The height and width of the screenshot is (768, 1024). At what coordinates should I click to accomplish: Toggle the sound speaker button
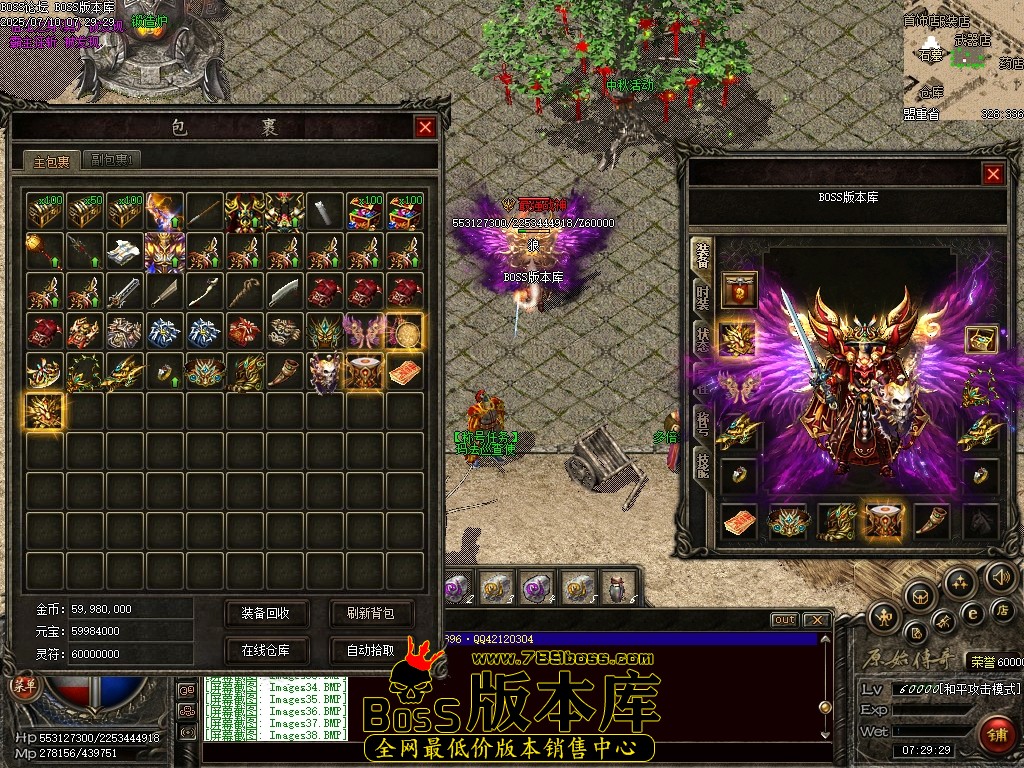[x=1000, y=576]
